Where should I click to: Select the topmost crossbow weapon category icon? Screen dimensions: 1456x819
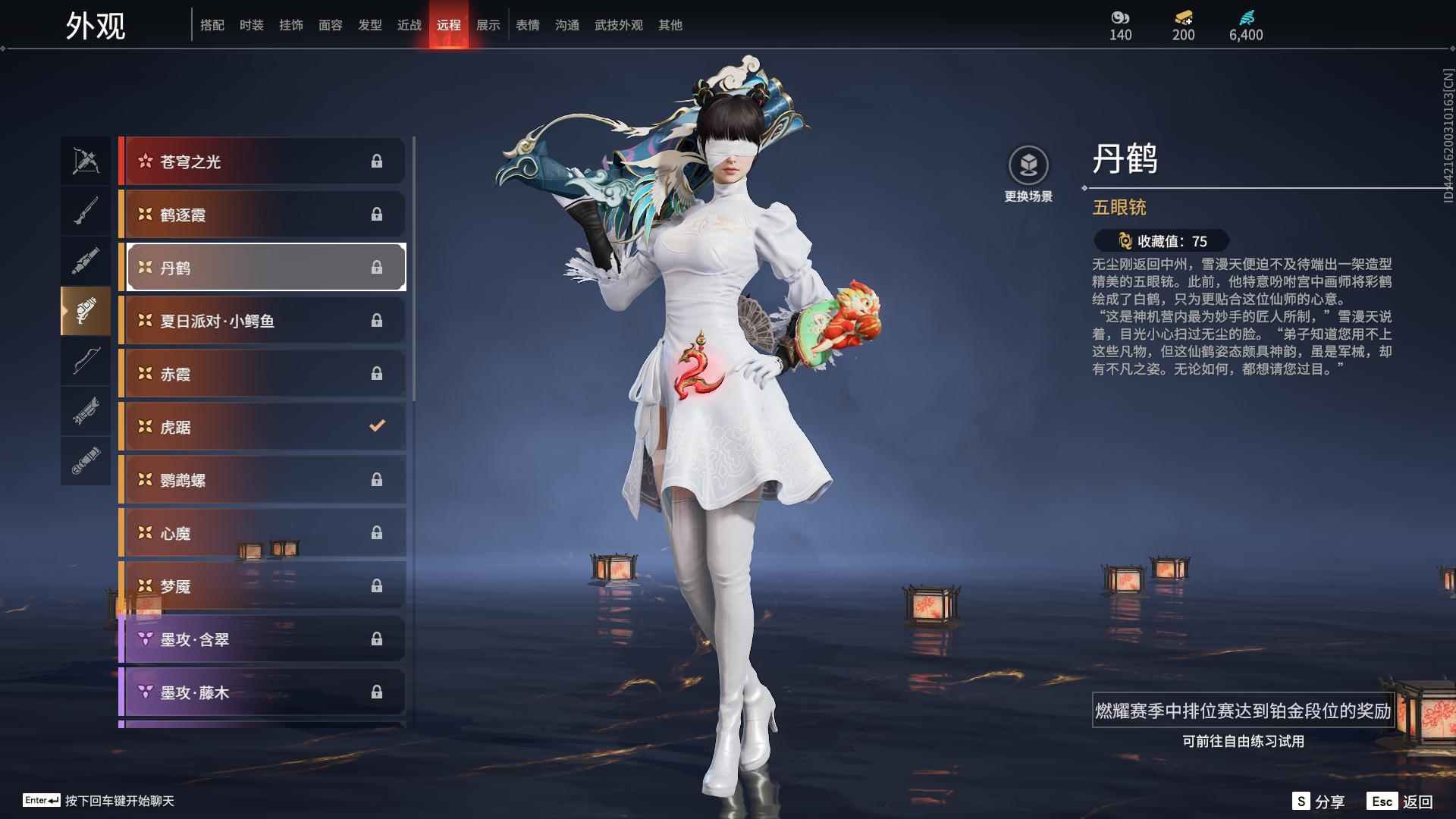[86, 160]
